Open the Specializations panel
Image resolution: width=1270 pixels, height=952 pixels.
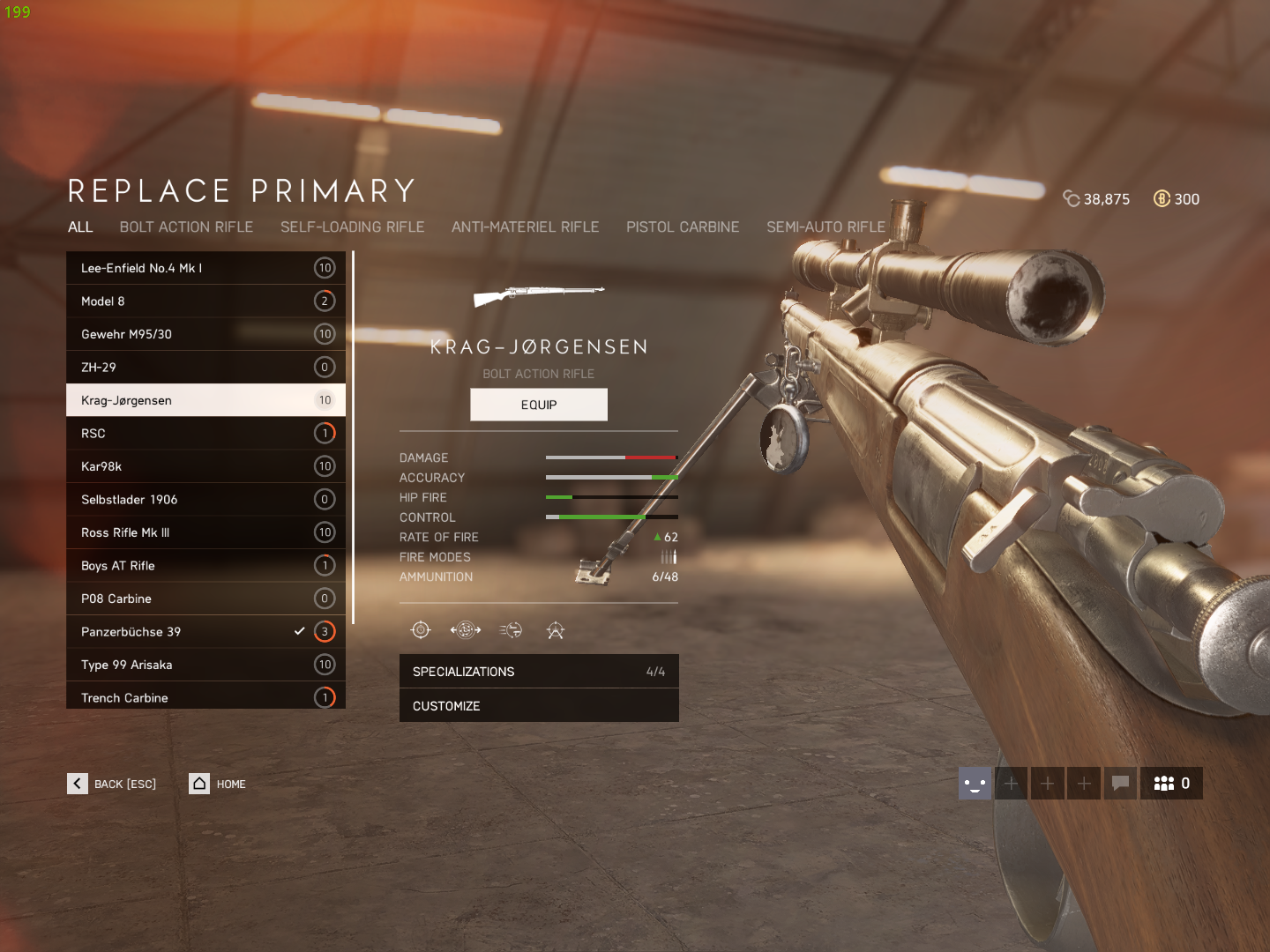point(538,672)
